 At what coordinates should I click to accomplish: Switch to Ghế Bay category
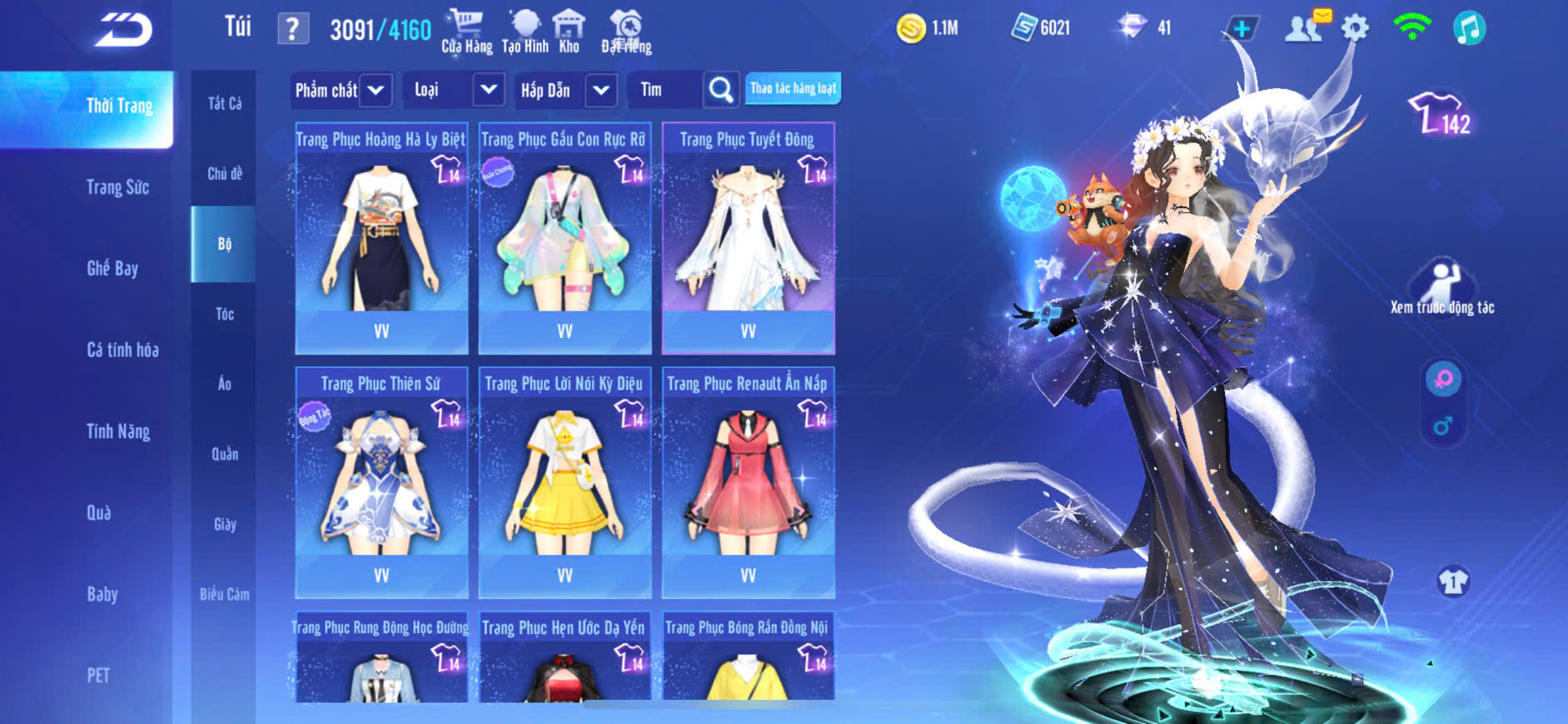(112, 268)
